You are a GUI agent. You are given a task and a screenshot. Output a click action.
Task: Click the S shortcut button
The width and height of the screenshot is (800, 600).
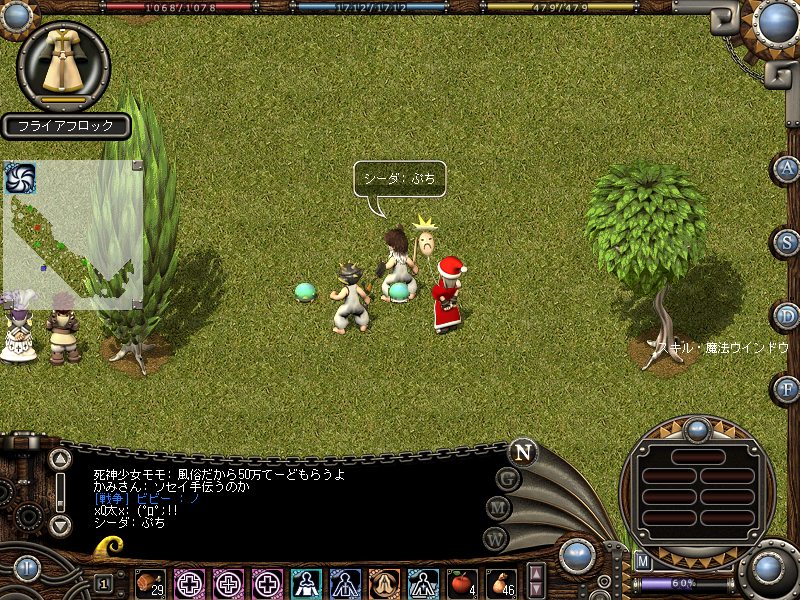(787, 242)
